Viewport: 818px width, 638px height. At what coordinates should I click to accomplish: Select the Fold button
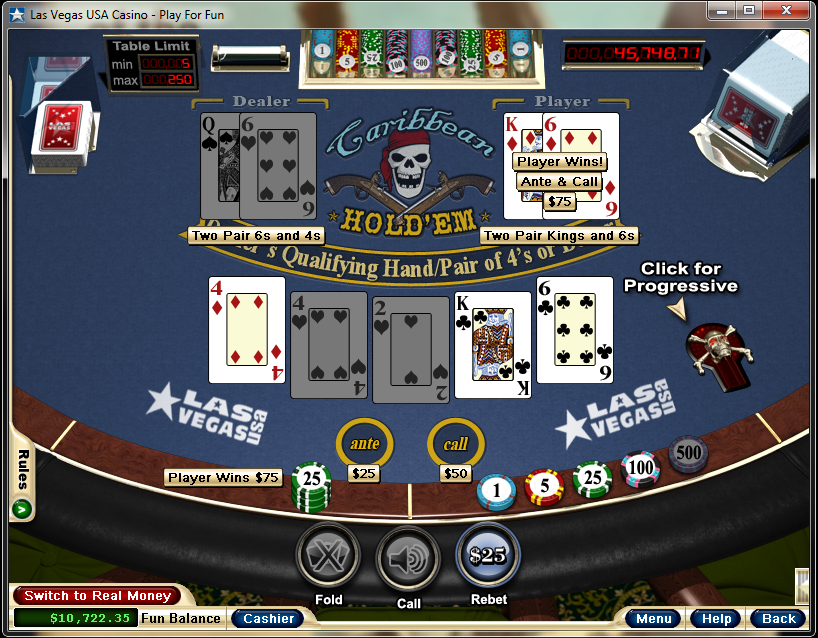pyautogui.click(x=328, y=555)
